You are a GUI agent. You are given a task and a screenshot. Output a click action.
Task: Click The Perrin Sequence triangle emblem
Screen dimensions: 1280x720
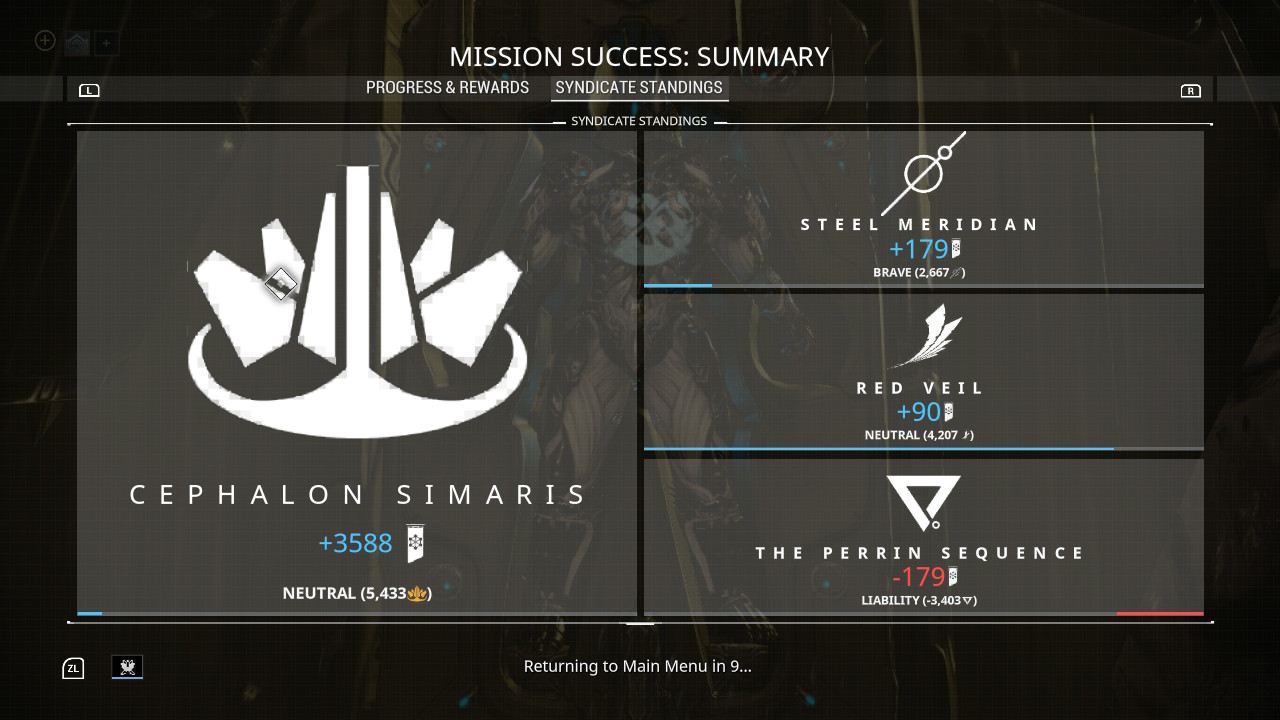point(921,502)
